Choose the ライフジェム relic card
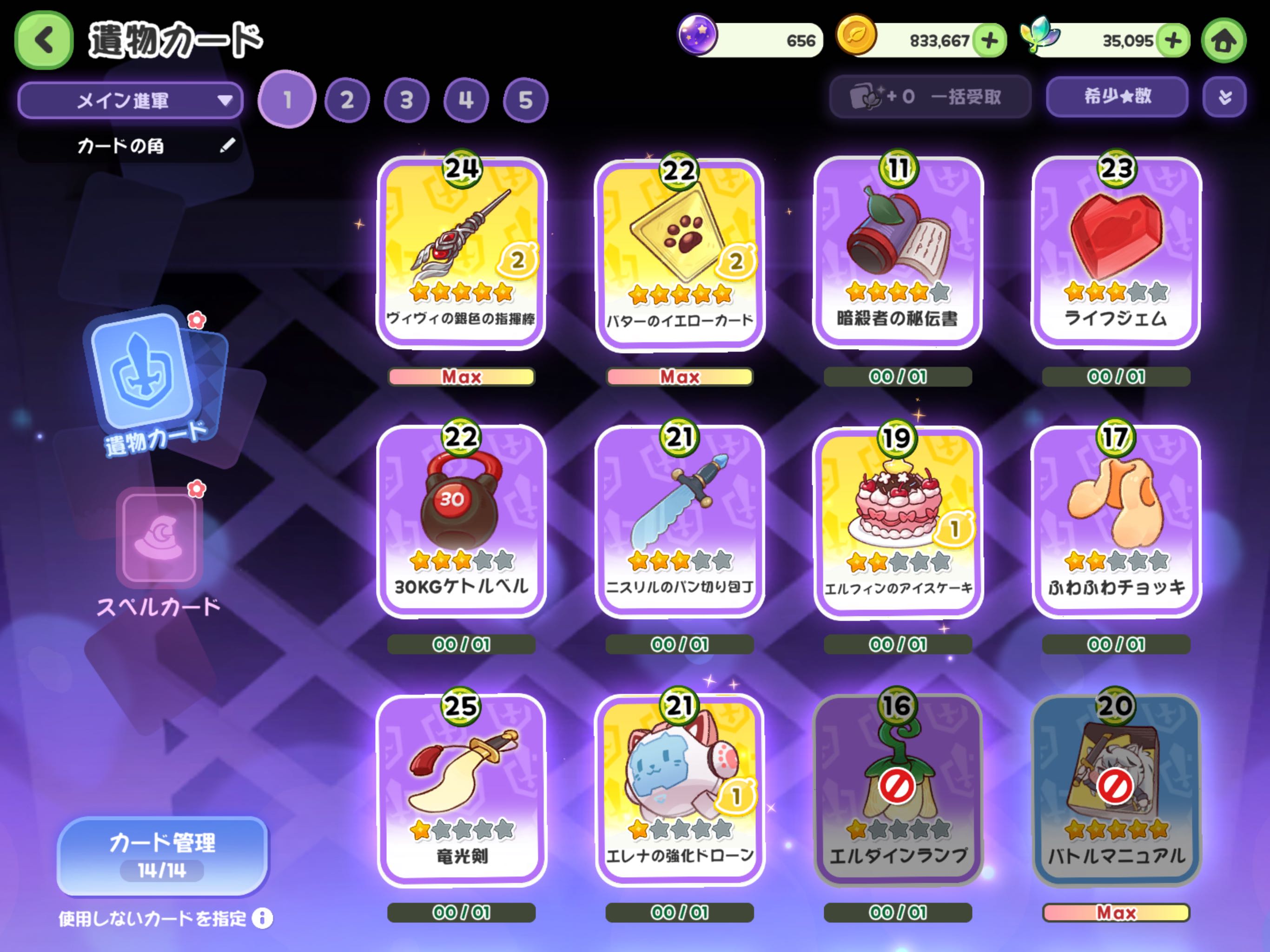Viewport: 1270px width, 952px height. 1116,252
